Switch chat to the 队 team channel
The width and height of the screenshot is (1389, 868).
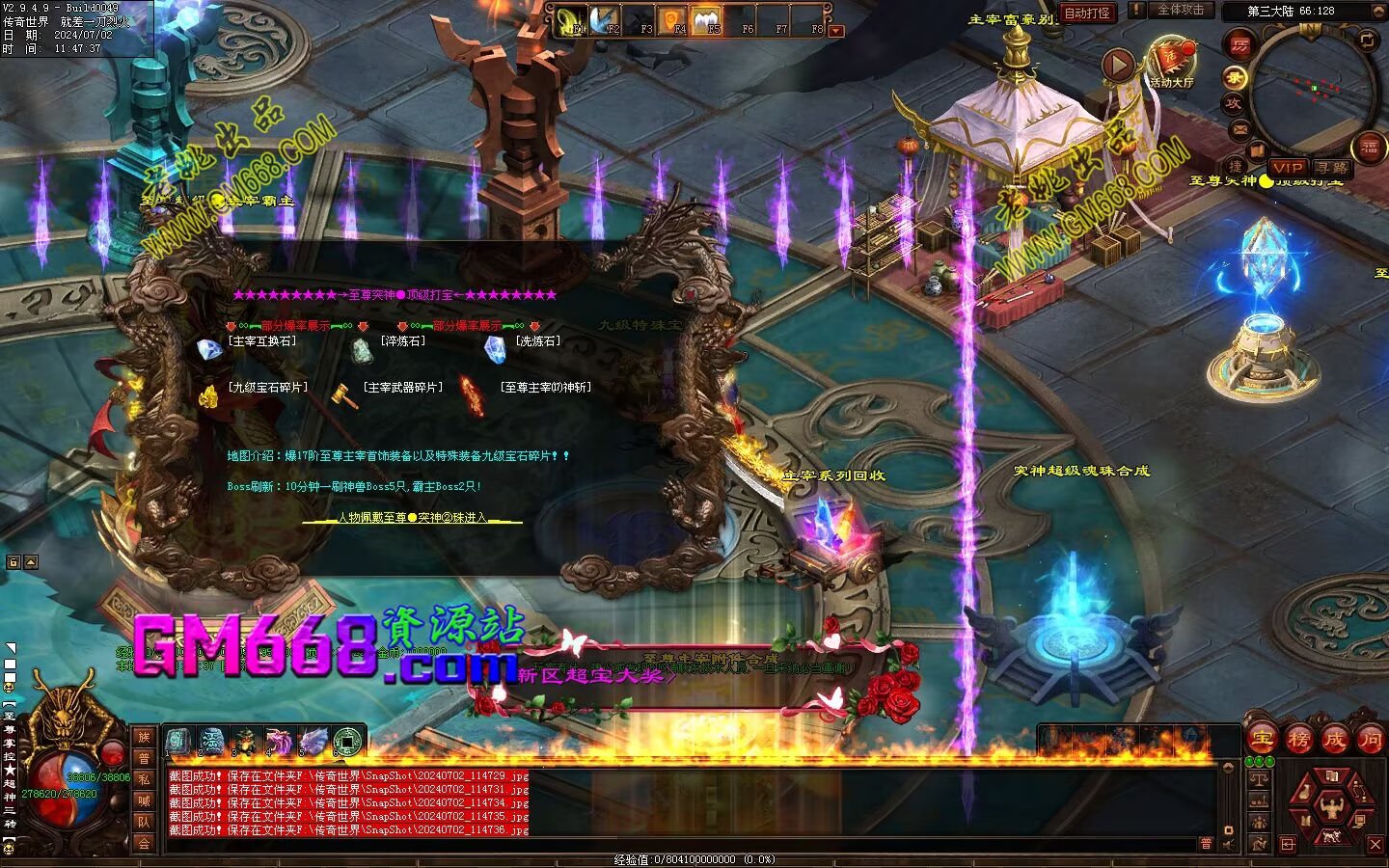pos(144,822)
